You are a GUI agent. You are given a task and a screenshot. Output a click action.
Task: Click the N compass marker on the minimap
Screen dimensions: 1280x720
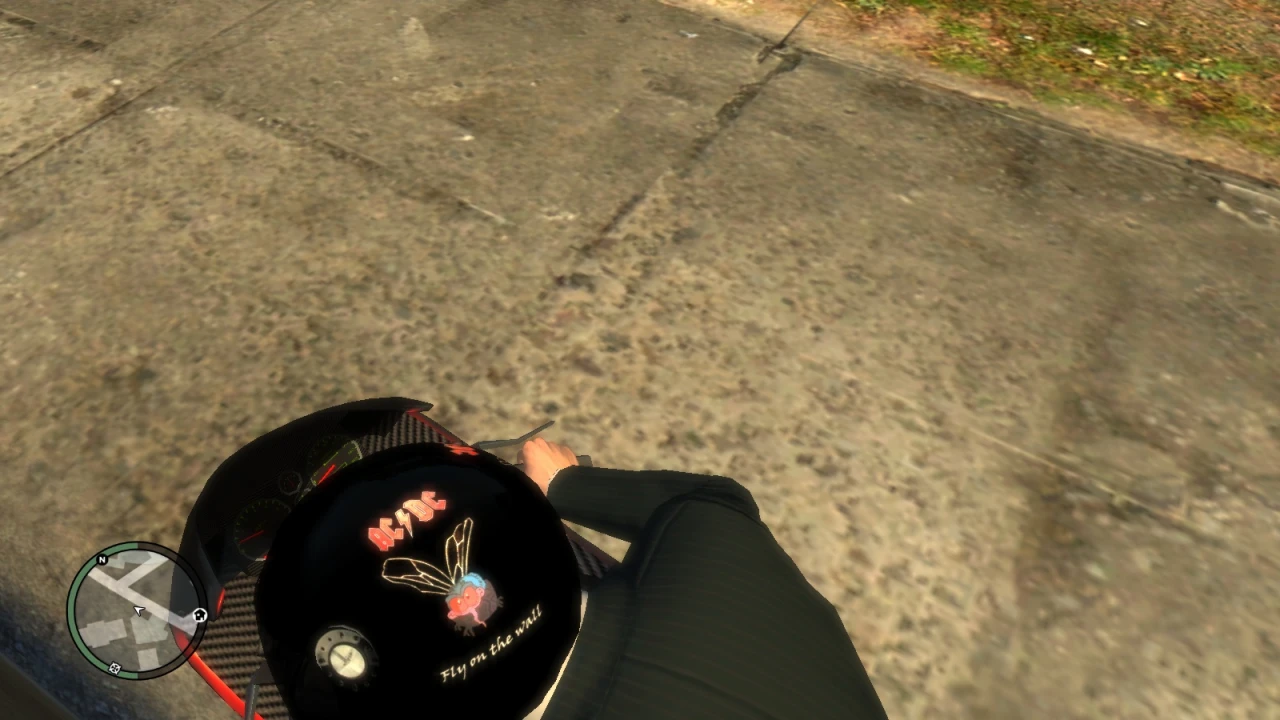point(101,559)
